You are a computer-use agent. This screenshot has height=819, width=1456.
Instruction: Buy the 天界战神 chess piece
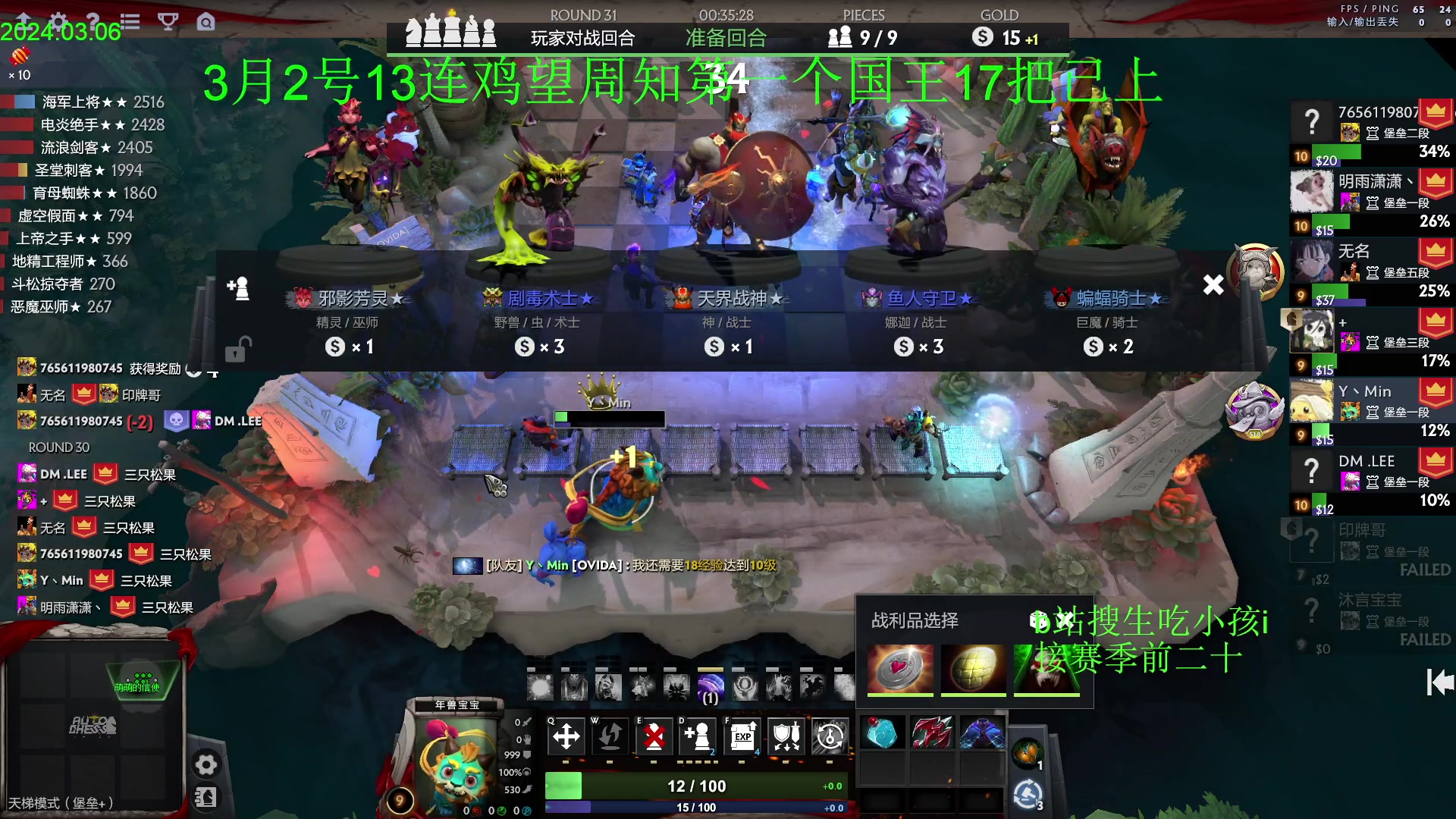[x=727, y=318]
